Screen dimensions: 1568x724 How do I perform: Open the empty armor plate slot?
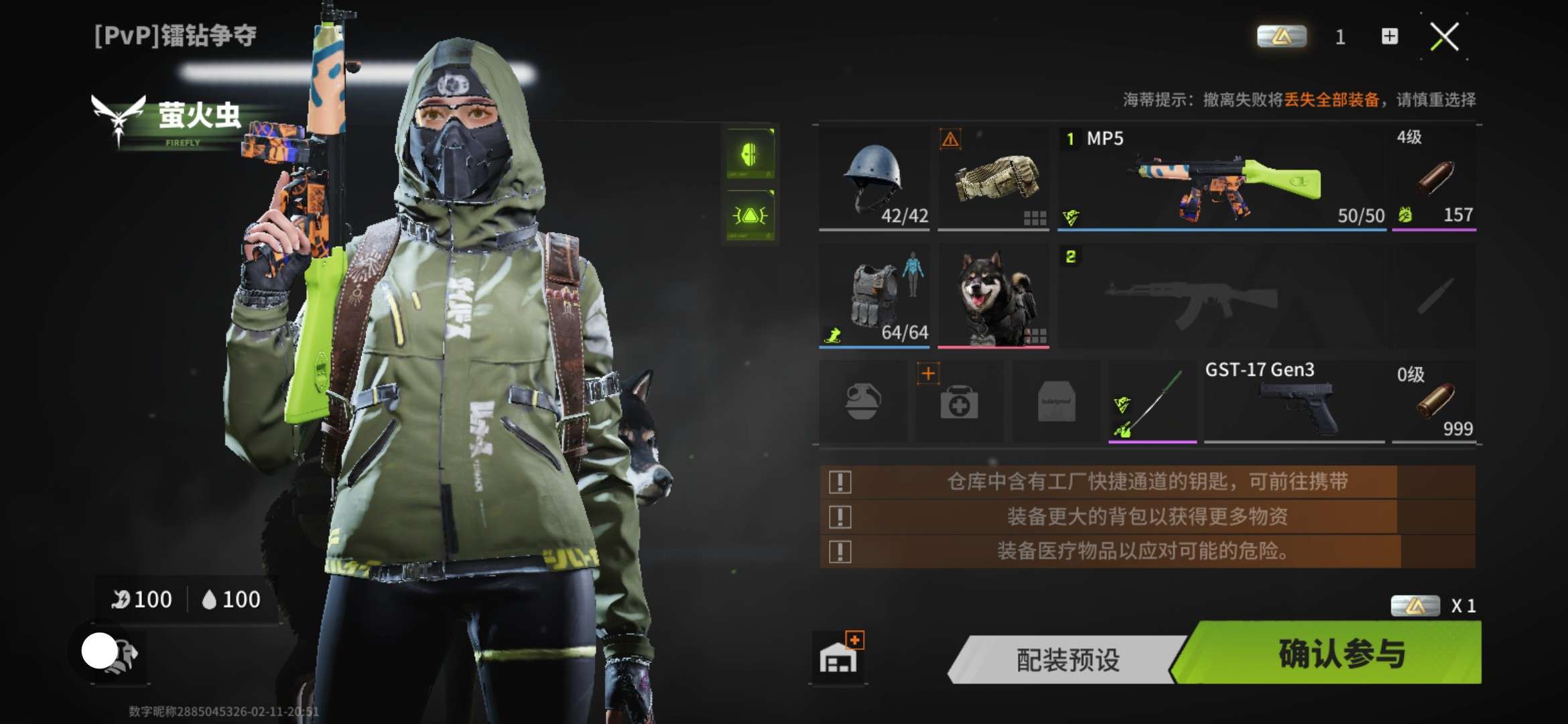[x=1056, y=402]
